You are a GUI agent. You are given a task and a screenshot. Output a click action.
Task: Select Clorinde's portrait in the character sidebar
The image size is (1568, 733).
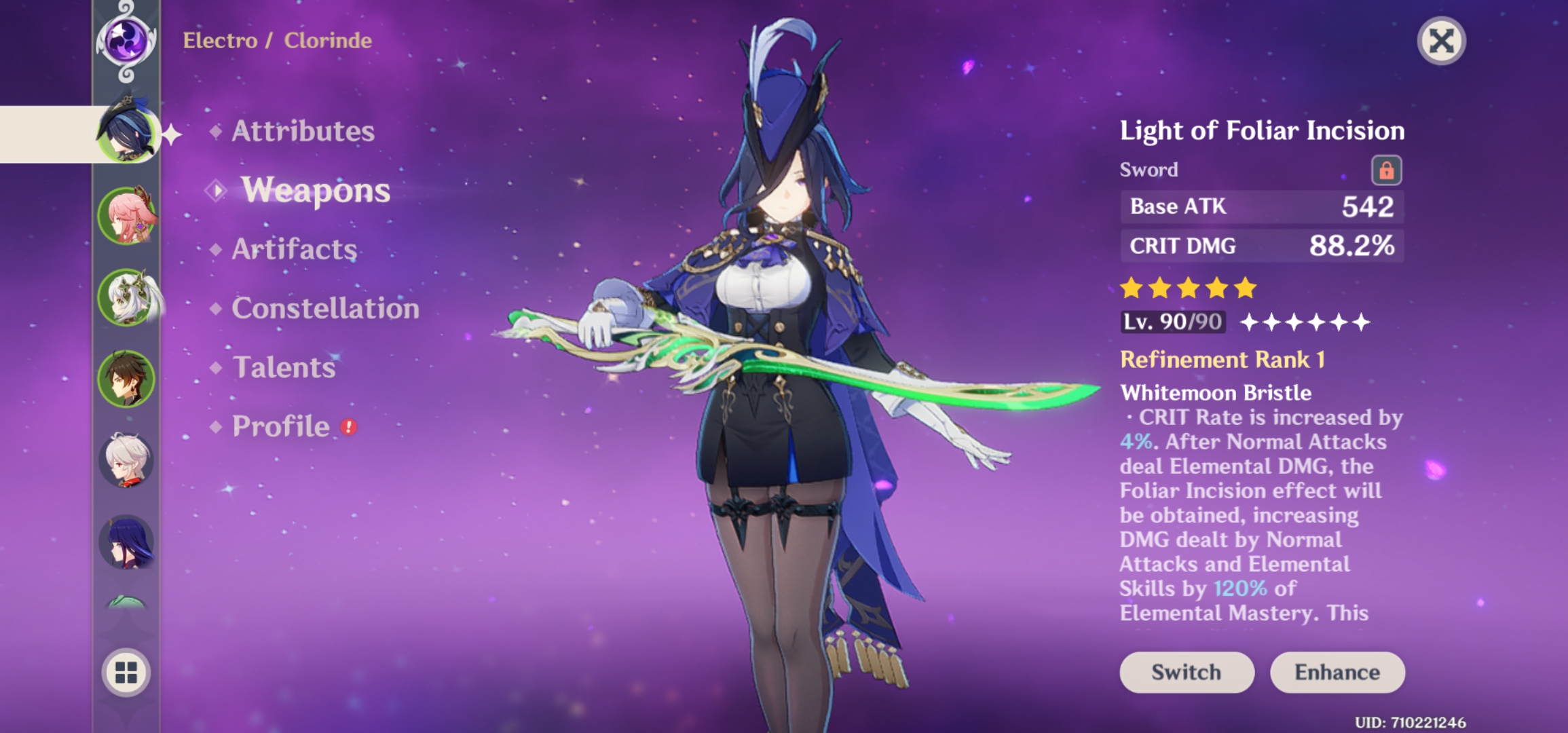pyautogui.click(x=129, y=132)
